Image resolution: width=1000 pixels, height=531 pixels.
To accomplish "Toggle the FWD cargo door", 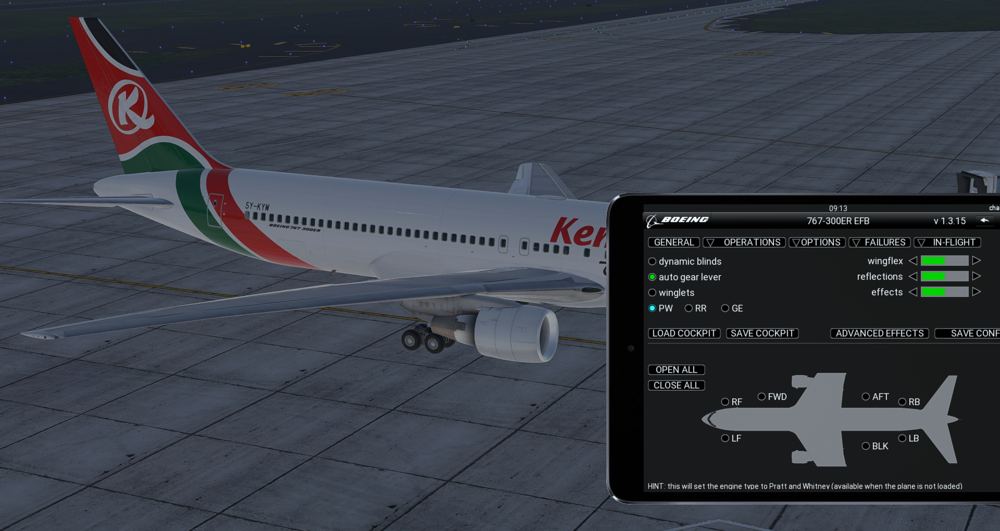I will click(762, 397).
